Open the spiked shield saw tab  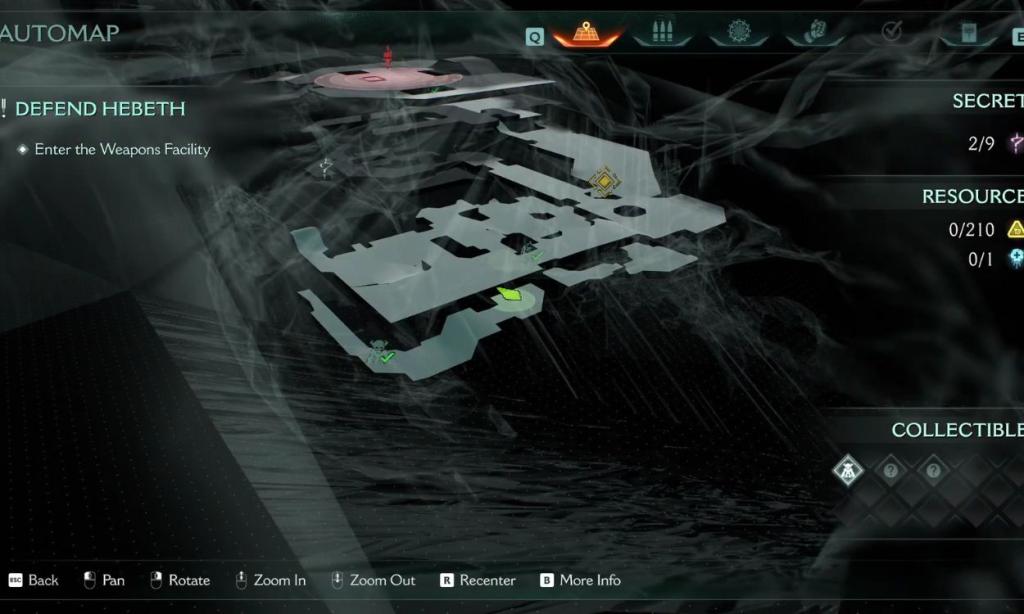tap(739, 35)
